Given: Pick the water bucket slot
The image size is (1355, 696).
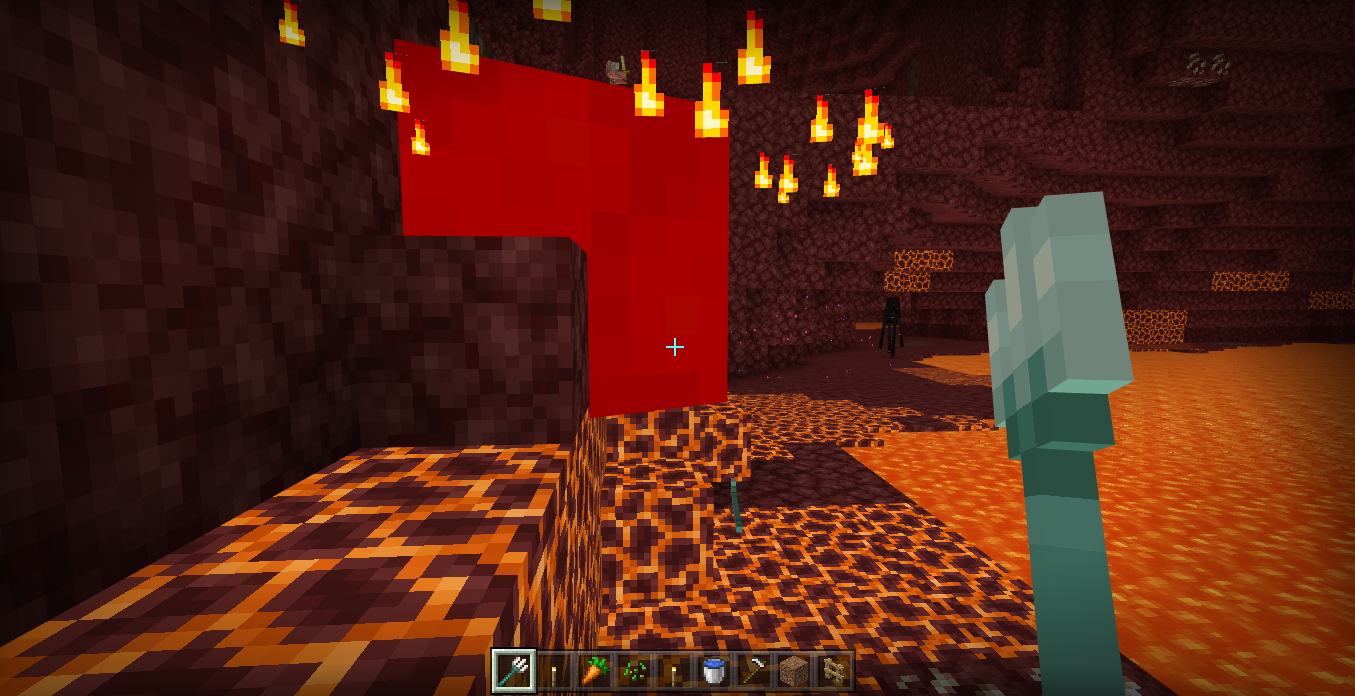Looking at the screenshot, I should (713, 671).
